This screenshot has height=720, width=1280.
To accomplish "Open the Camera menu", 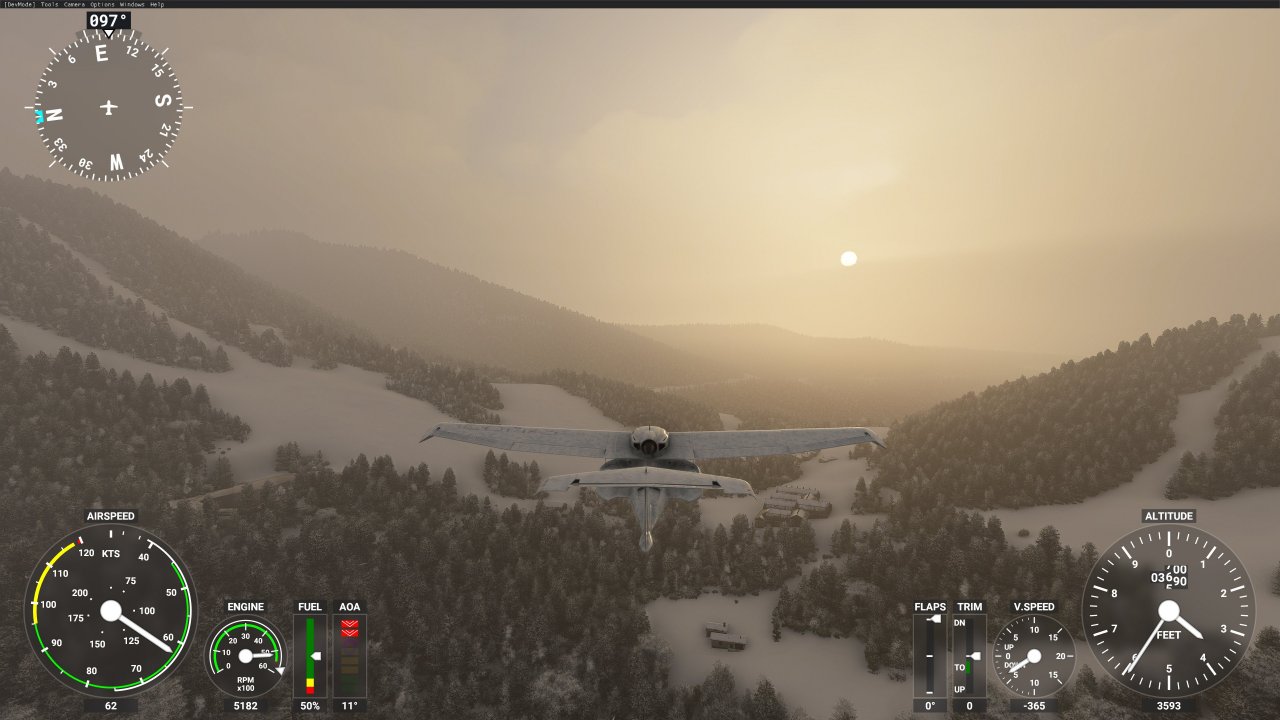I will tap(76, 3).
